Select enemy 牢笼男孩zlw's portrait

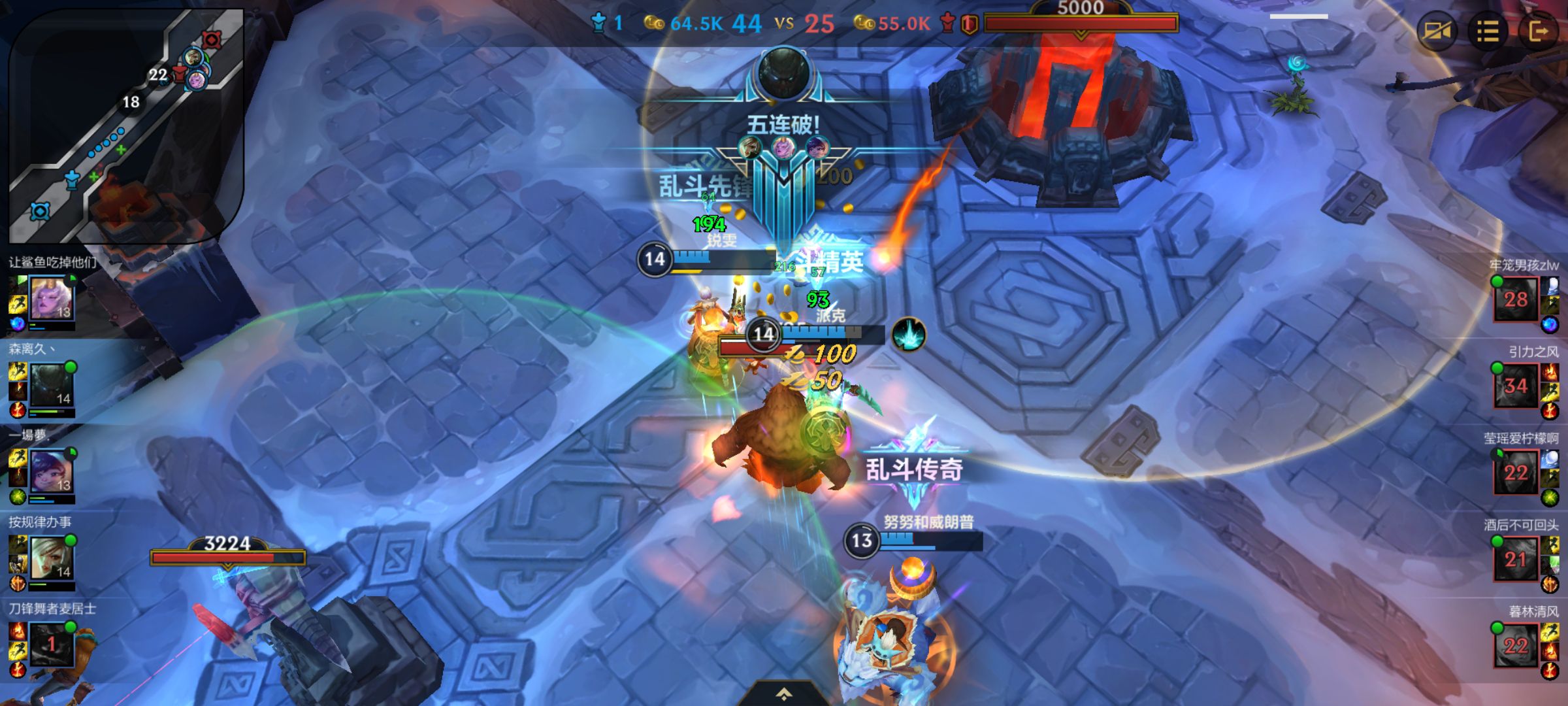(x=1516, y=299)
